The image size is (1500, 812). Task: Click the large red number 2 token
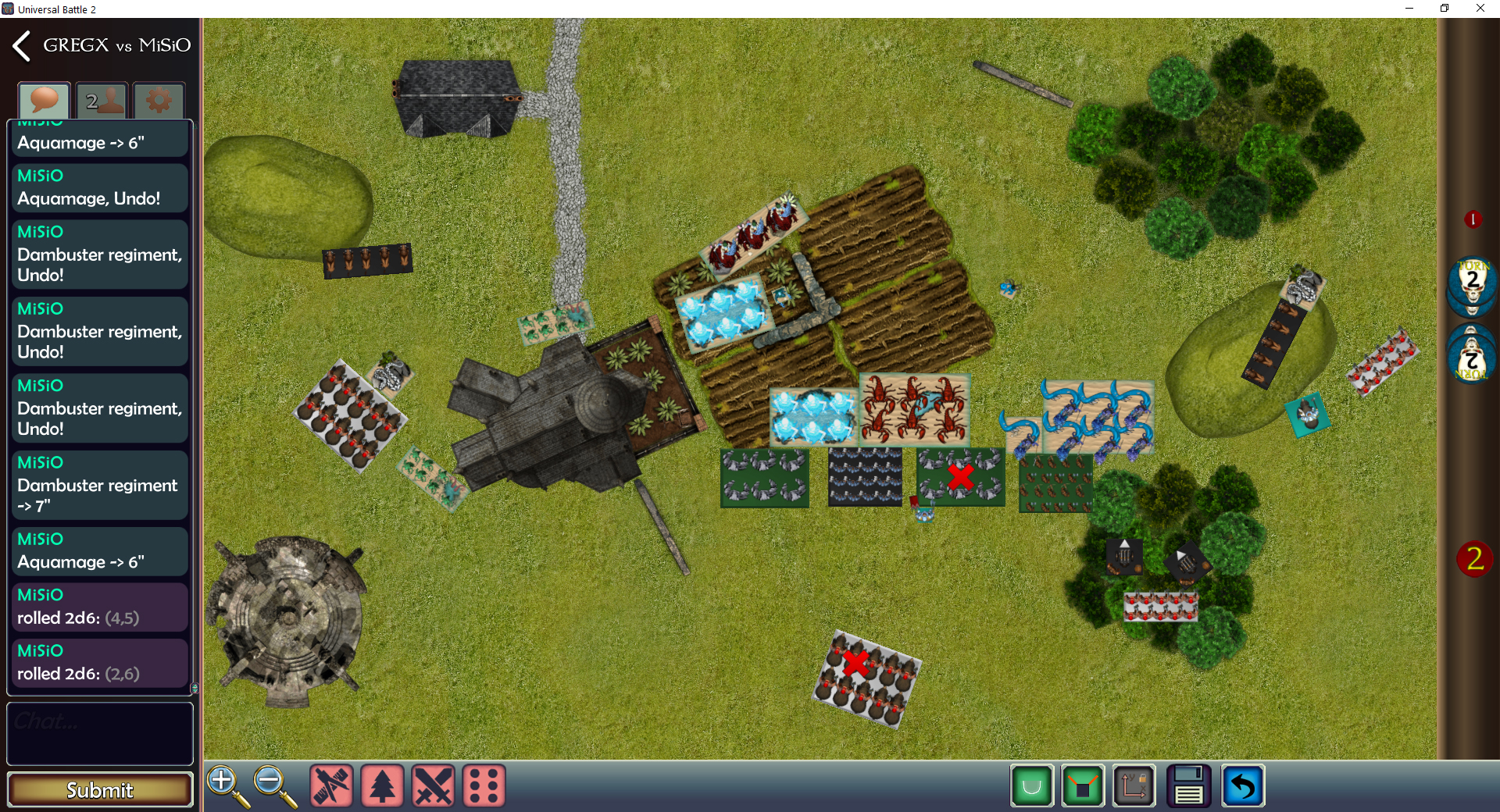coord(1474,559)
